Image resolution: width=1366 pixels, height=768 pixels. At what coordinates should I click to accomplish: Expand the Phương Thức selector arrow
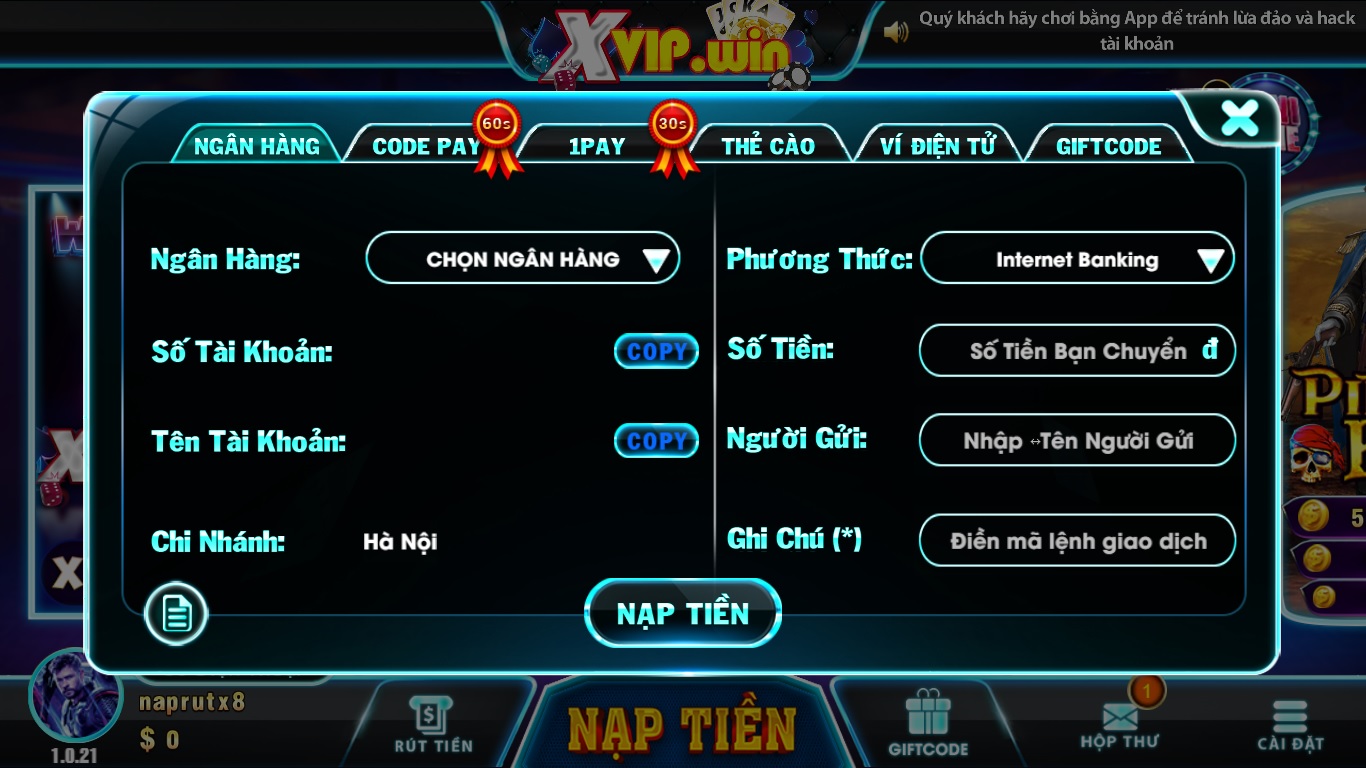click(x=1209, y=258)
